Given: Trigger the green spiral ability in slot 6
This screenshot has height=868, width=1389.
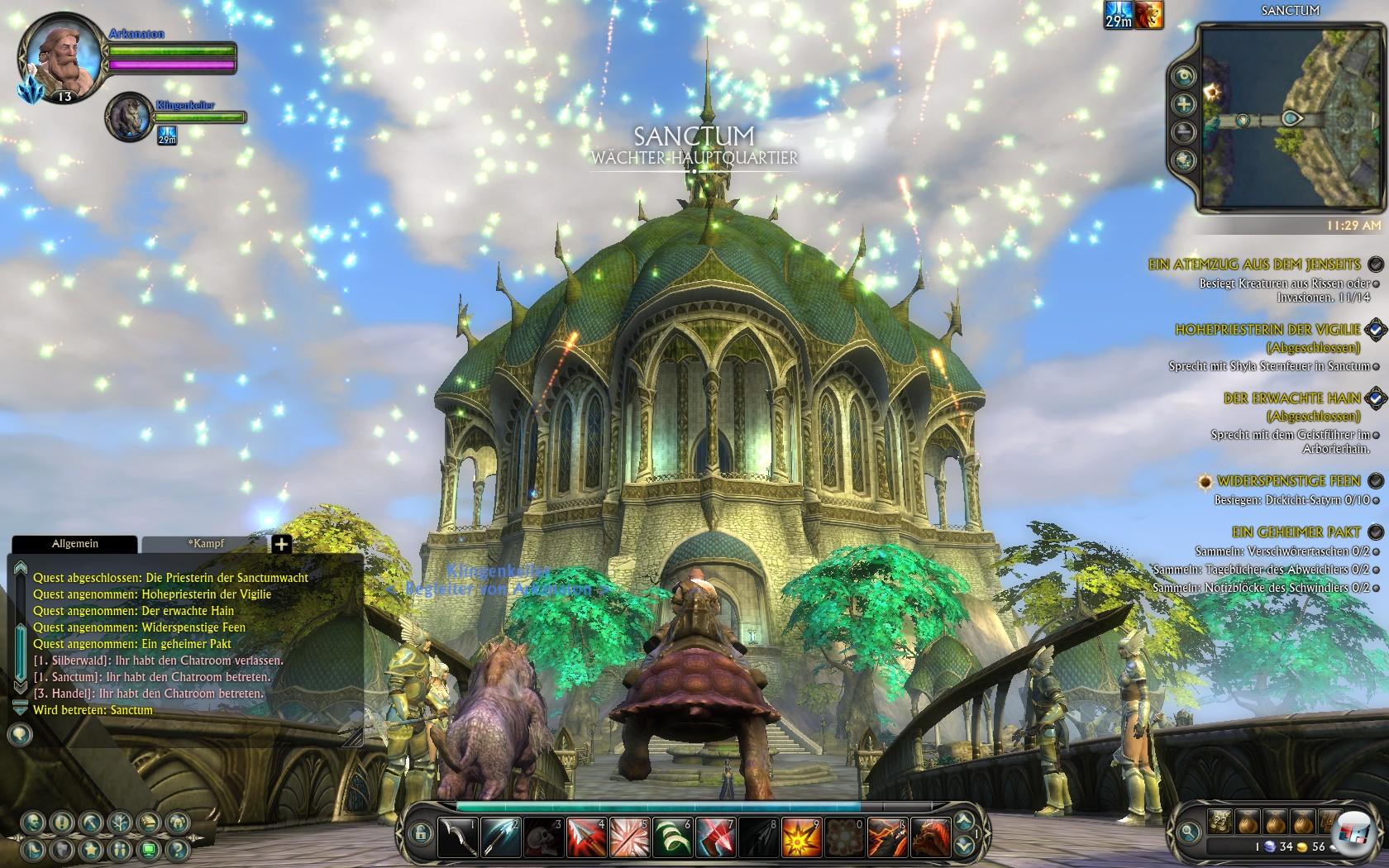Looking at the screenshot, I should tap(672, 837).
